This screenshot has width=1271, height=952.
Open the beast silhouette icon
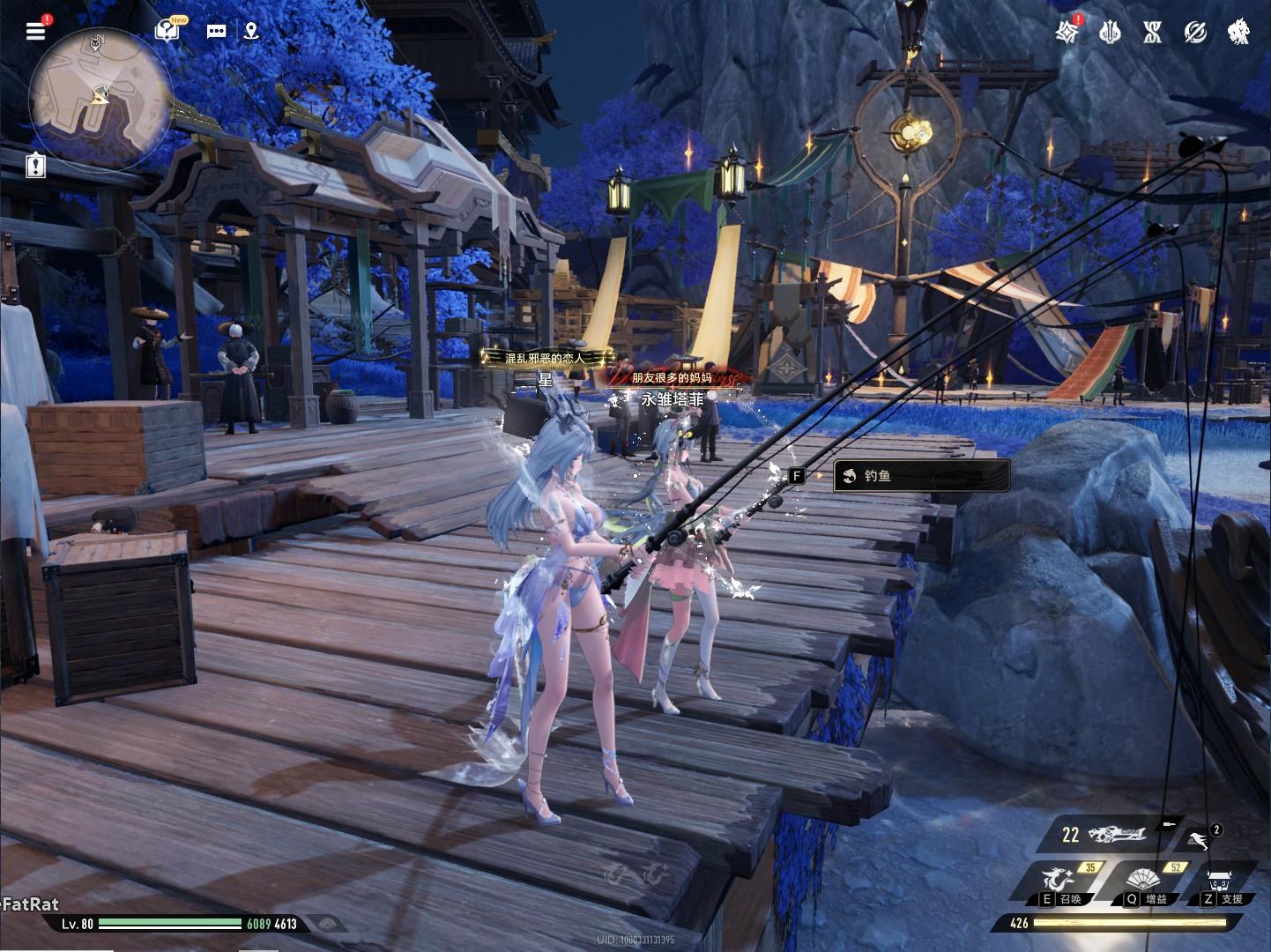1238,33
